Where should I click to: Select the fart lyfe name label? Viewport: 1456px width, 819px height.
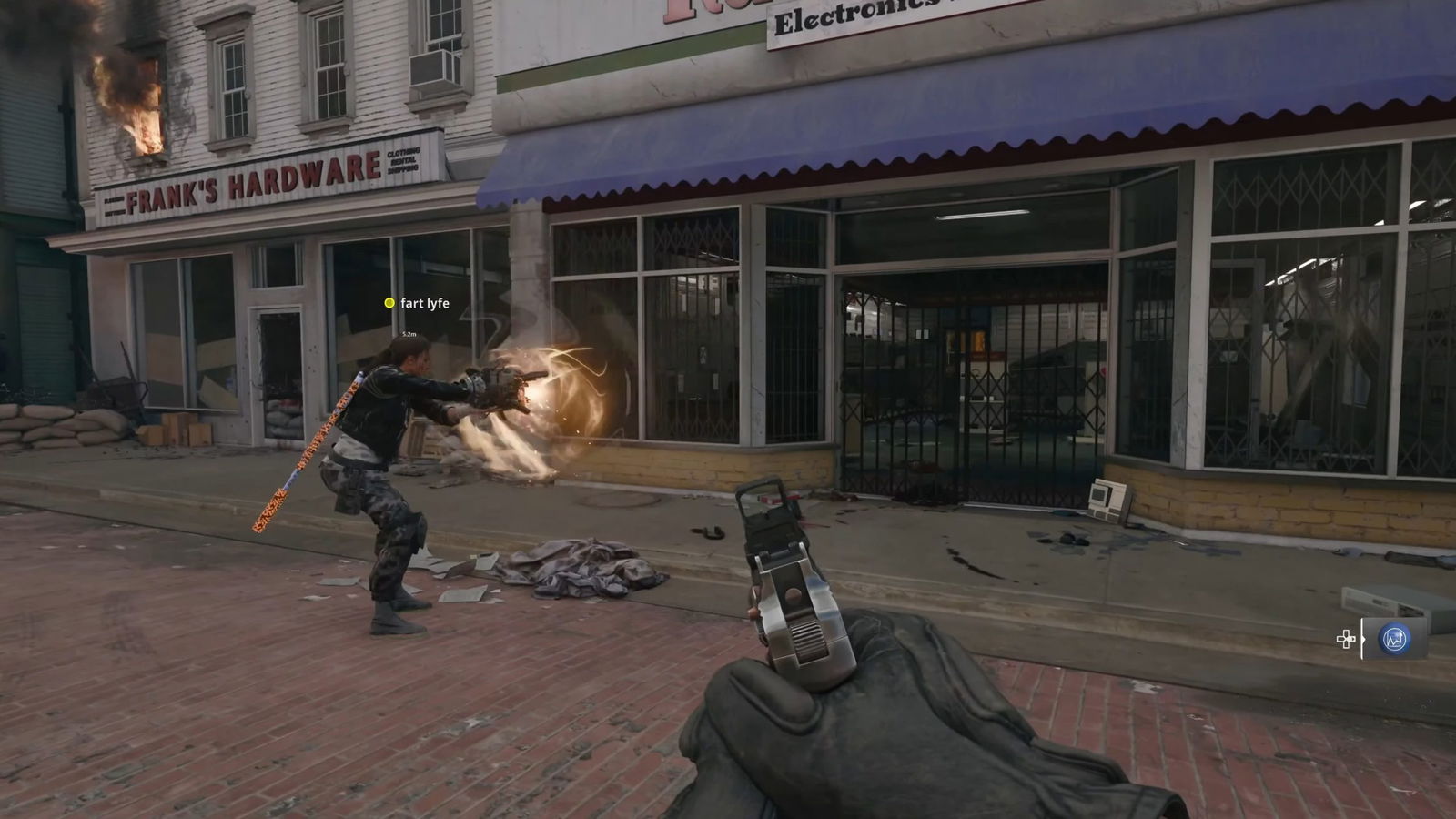423,302
